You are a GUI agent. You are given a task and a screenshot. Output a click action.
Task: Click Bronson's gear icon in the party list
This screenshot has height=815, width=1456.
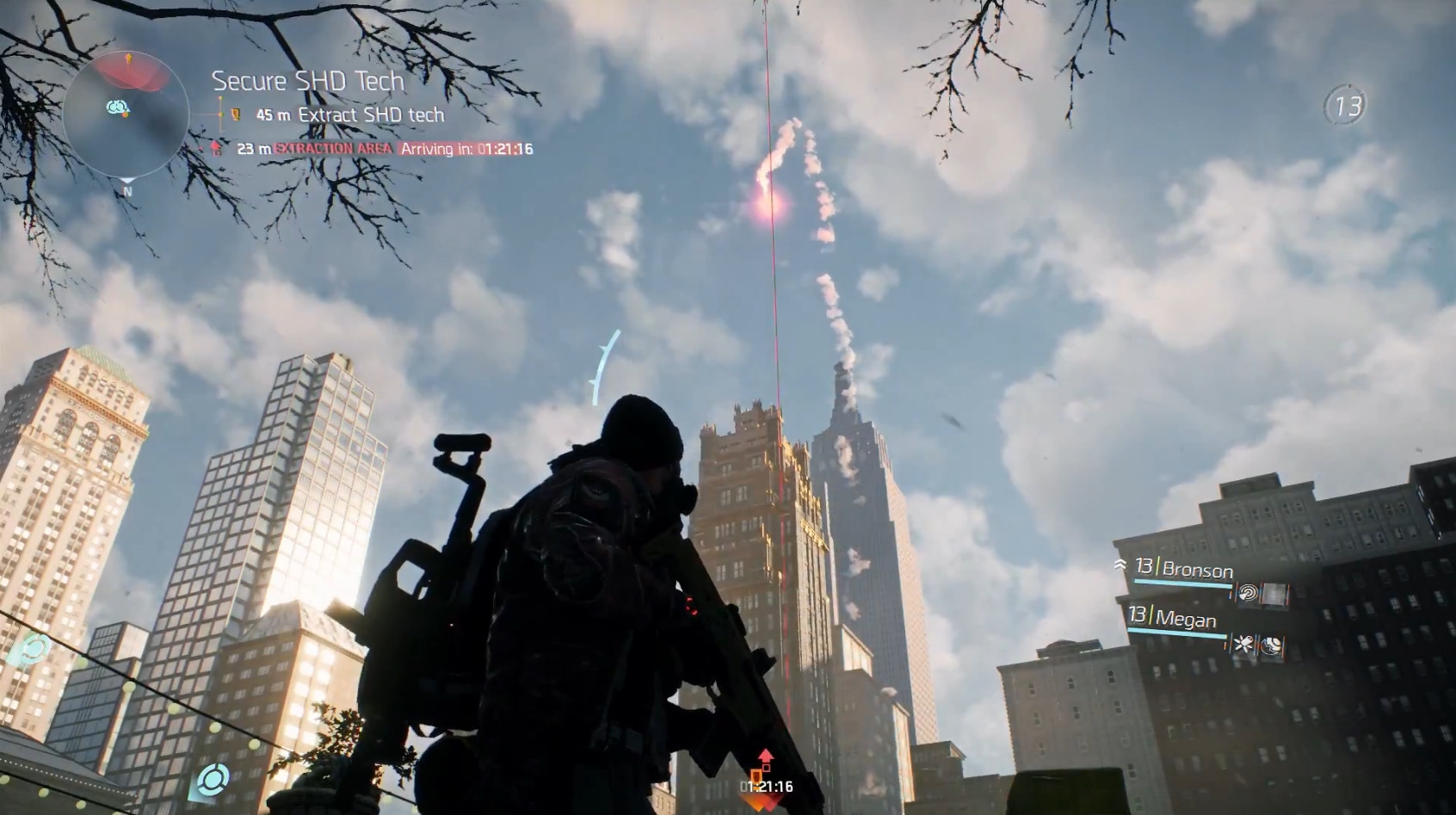tap(1273, 595)
